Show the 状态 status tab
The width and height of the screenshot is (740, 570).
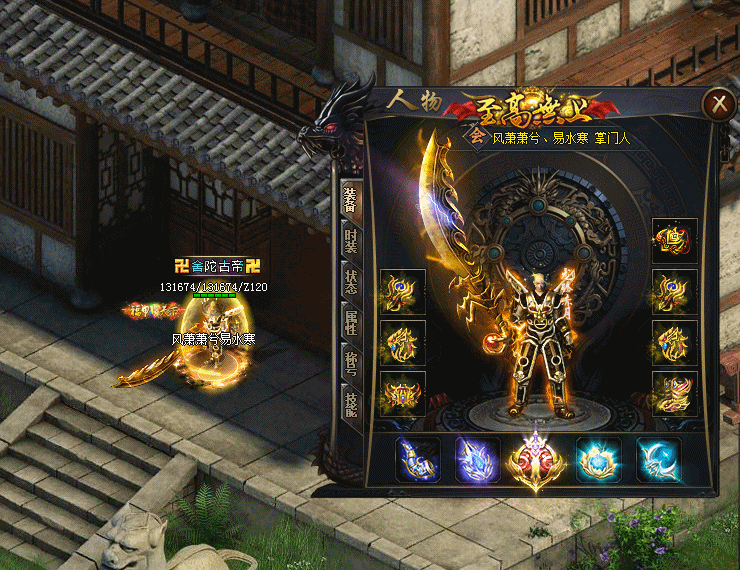tap(350, 281)
